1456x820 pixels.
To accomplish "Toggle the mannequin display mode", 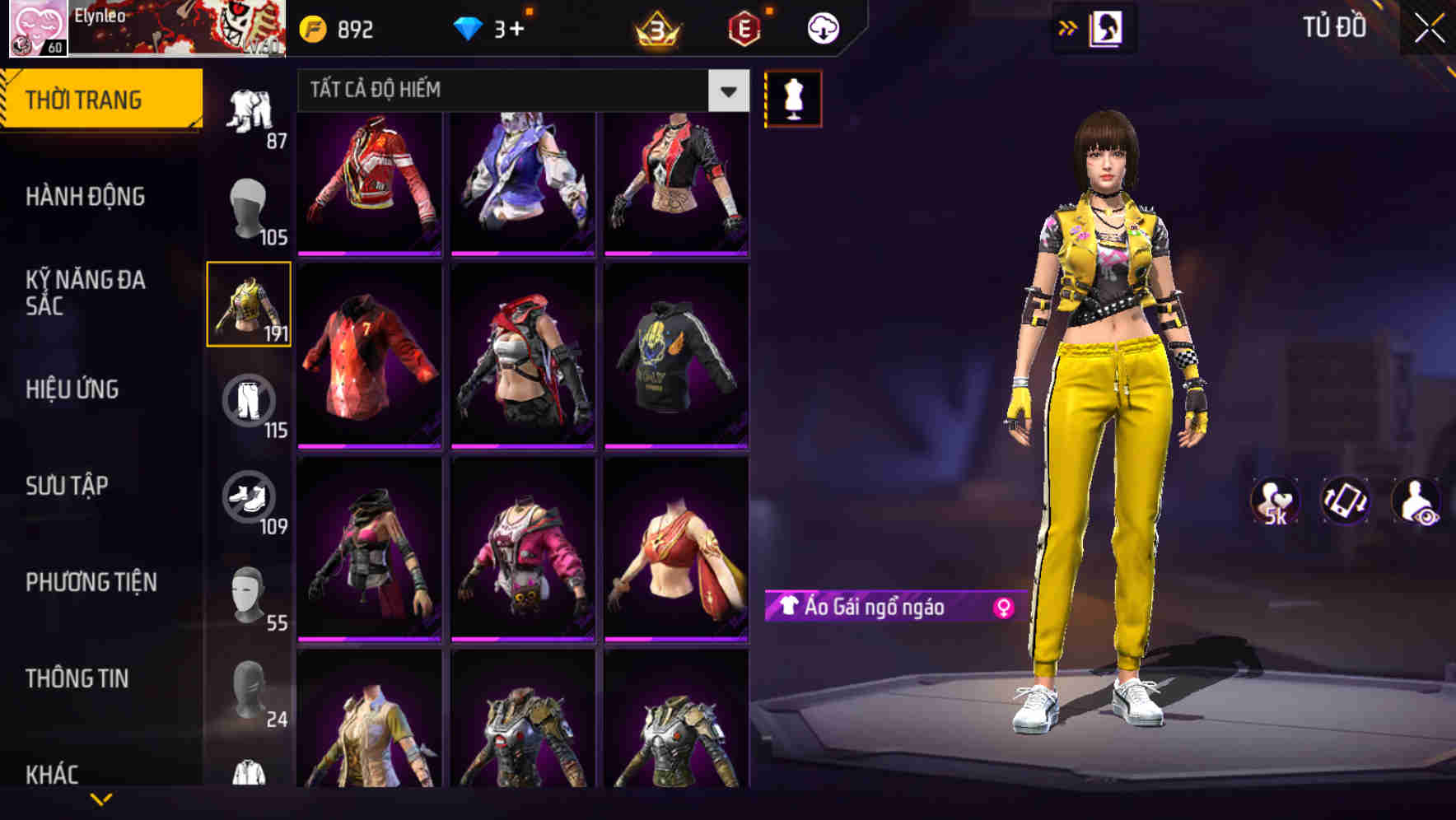I will click(793, 98).
